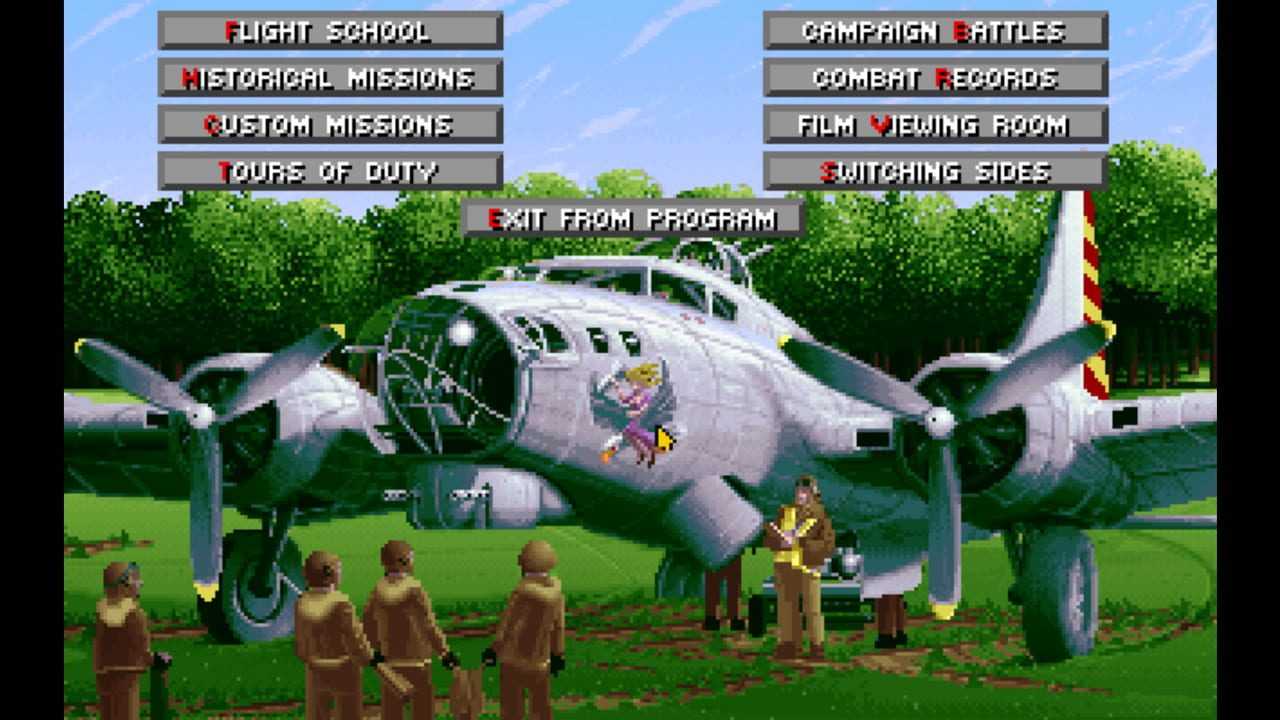Click Exit From Program
This screenshot has width=1280, height=720.
pos(632,219)
